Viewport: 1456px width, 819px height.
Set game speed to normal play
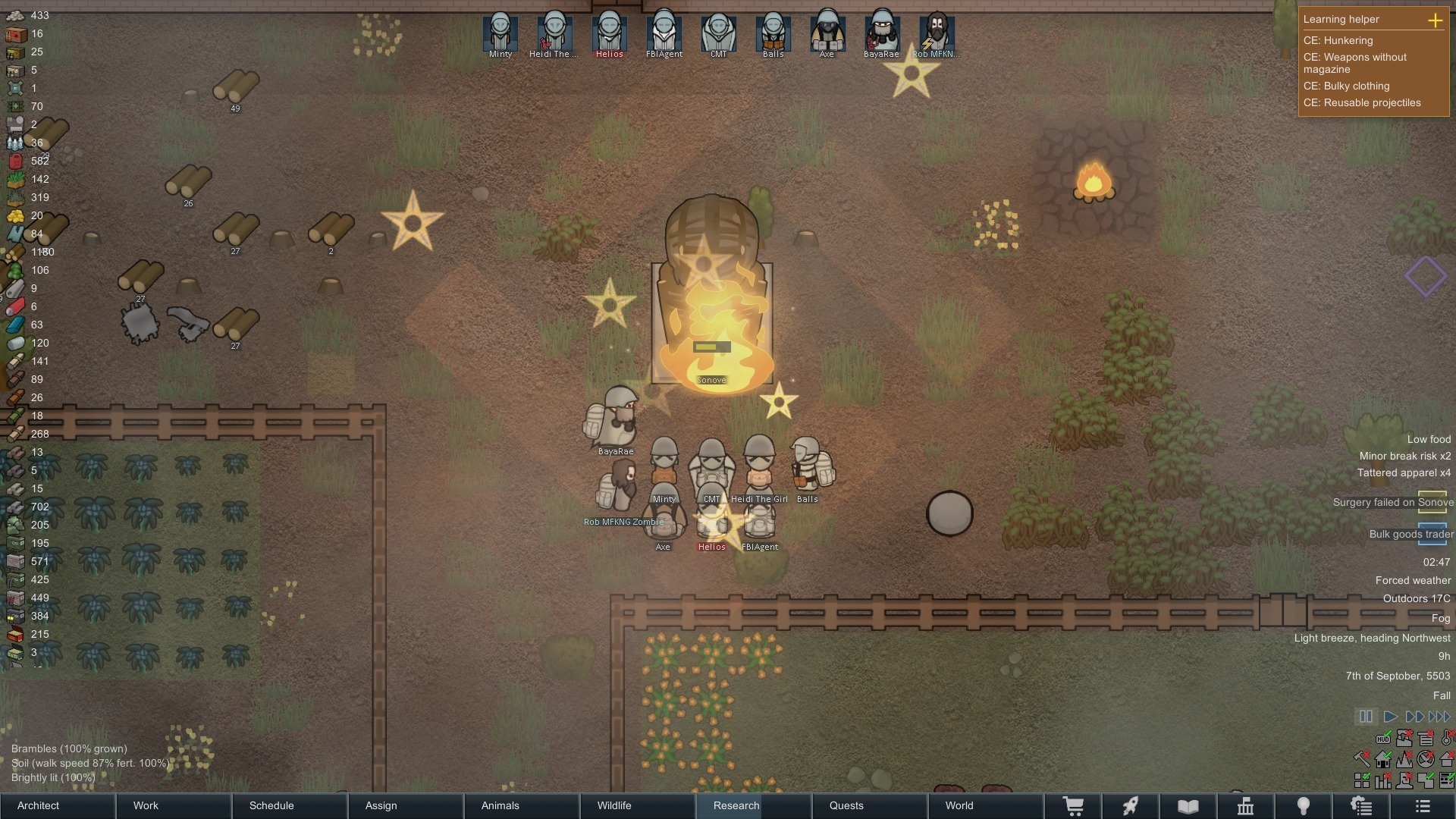point(1391,717)
